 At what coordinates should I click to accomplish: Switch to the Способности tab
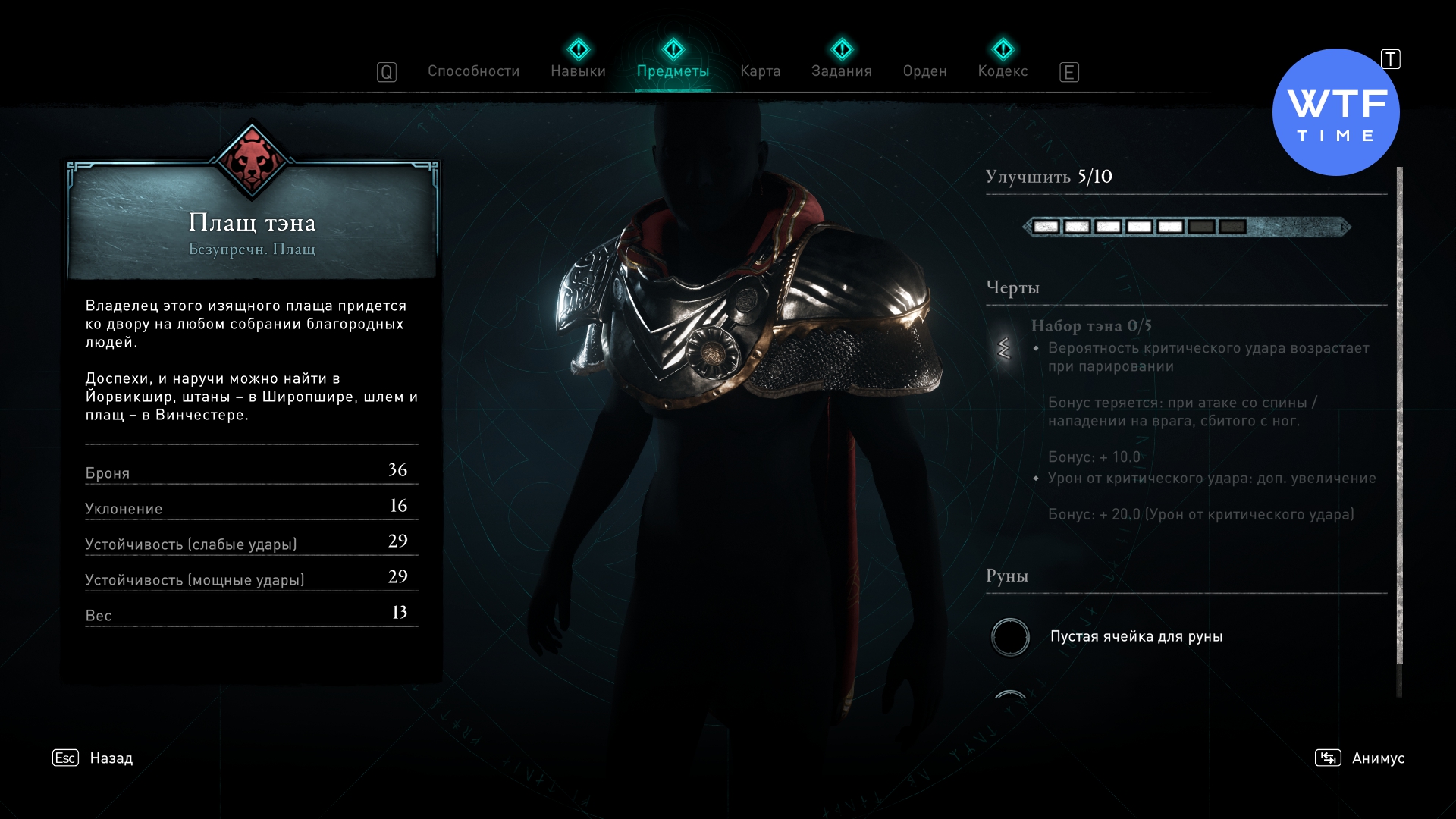tap(473, 71)
